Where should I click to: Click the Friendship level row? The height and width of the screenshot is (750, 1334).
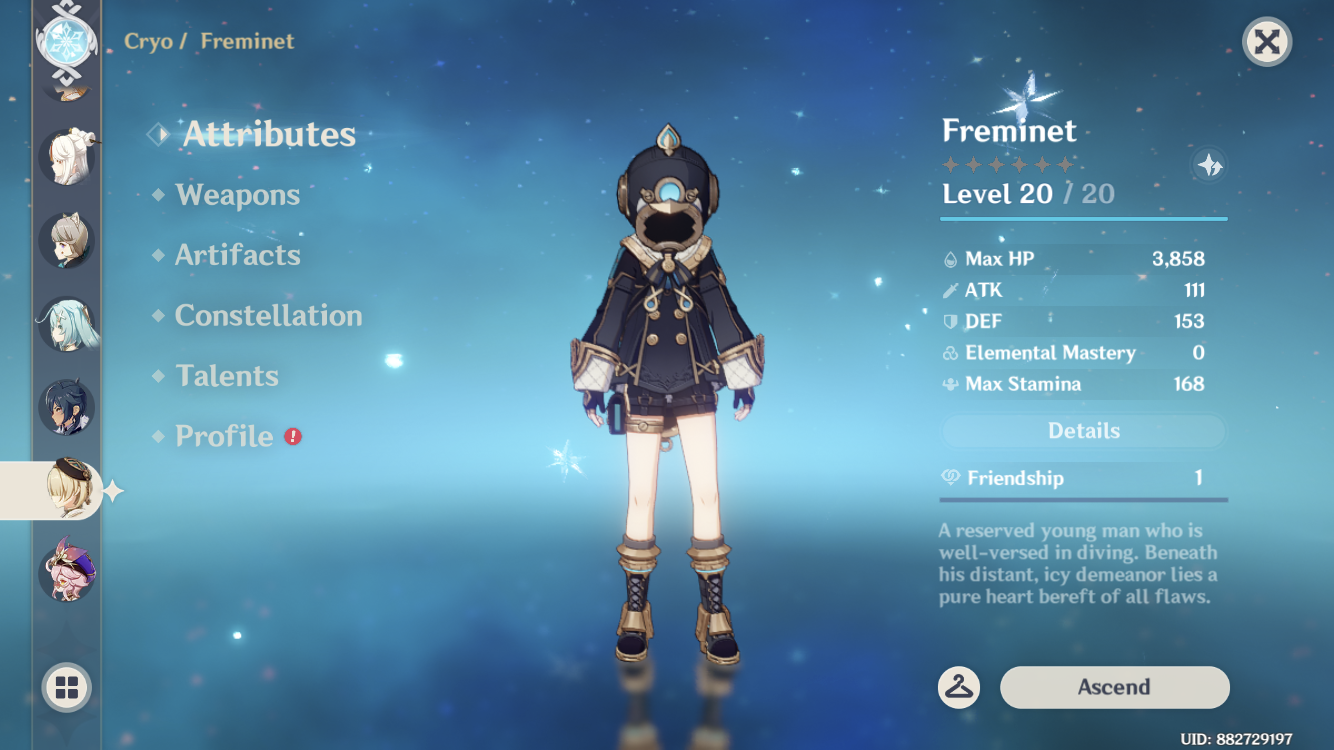point(1083,478)
